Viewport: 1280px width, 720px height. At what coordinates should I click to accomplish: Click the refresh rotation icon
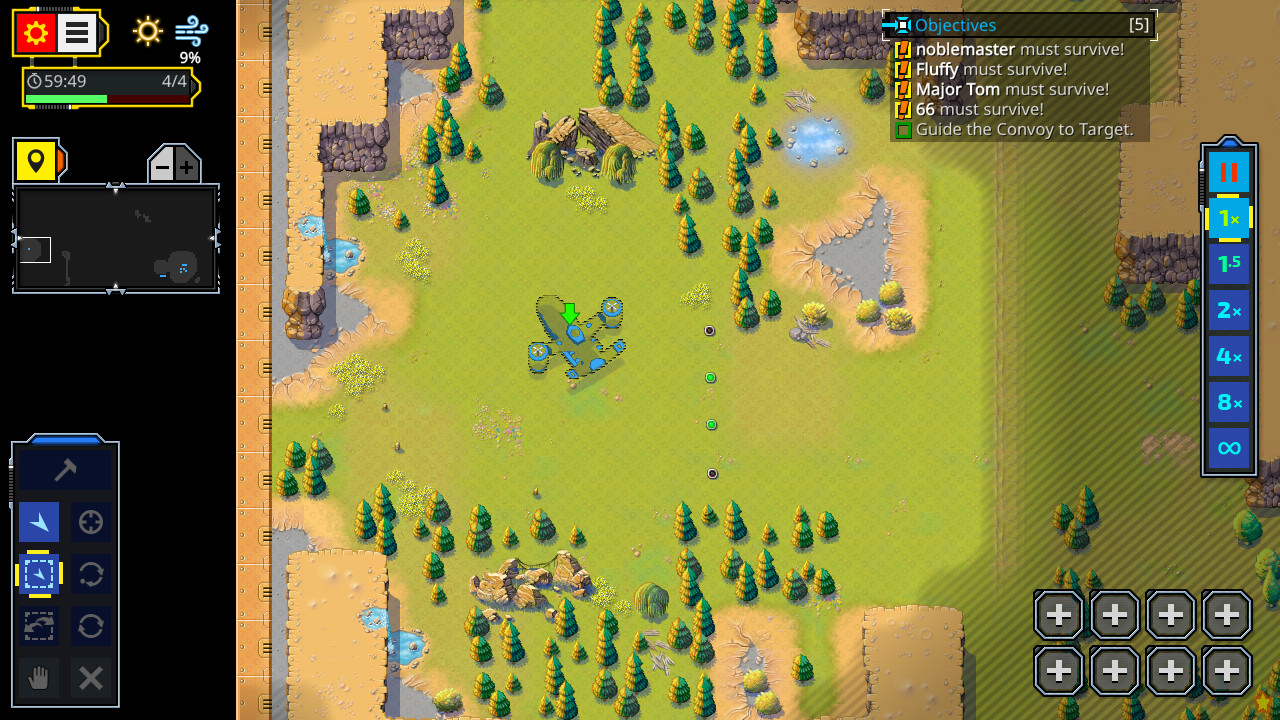point(90,626)
